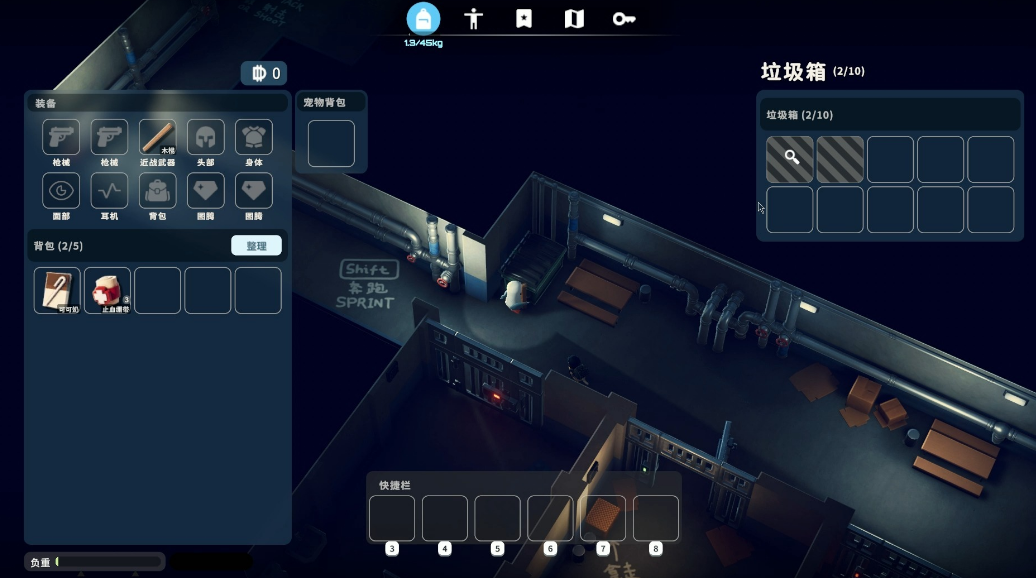Click the 宠物背包 pet backpack slot
The width and height of the screenshot is (1036, 578).
pyautogui.click(x=331, y=143)
